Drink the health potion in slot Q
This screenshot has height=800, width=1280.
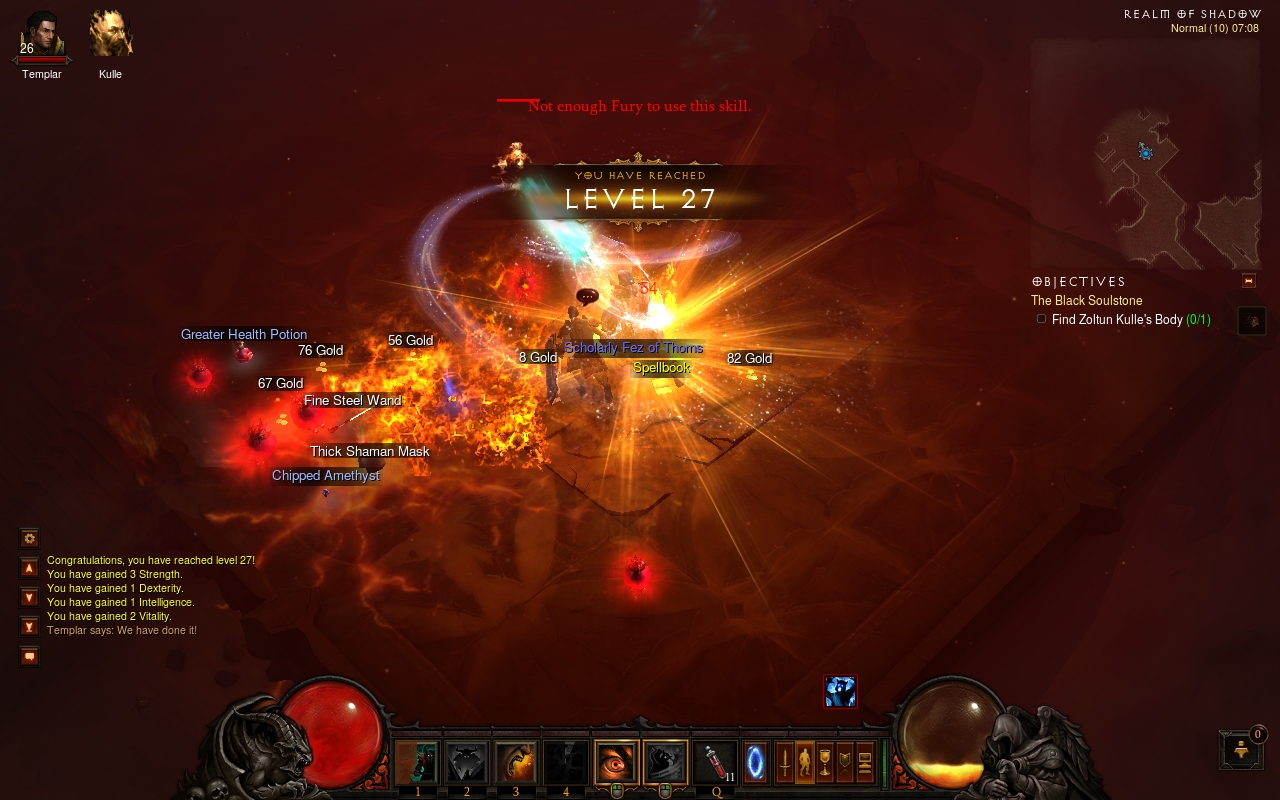pos(715,763)
